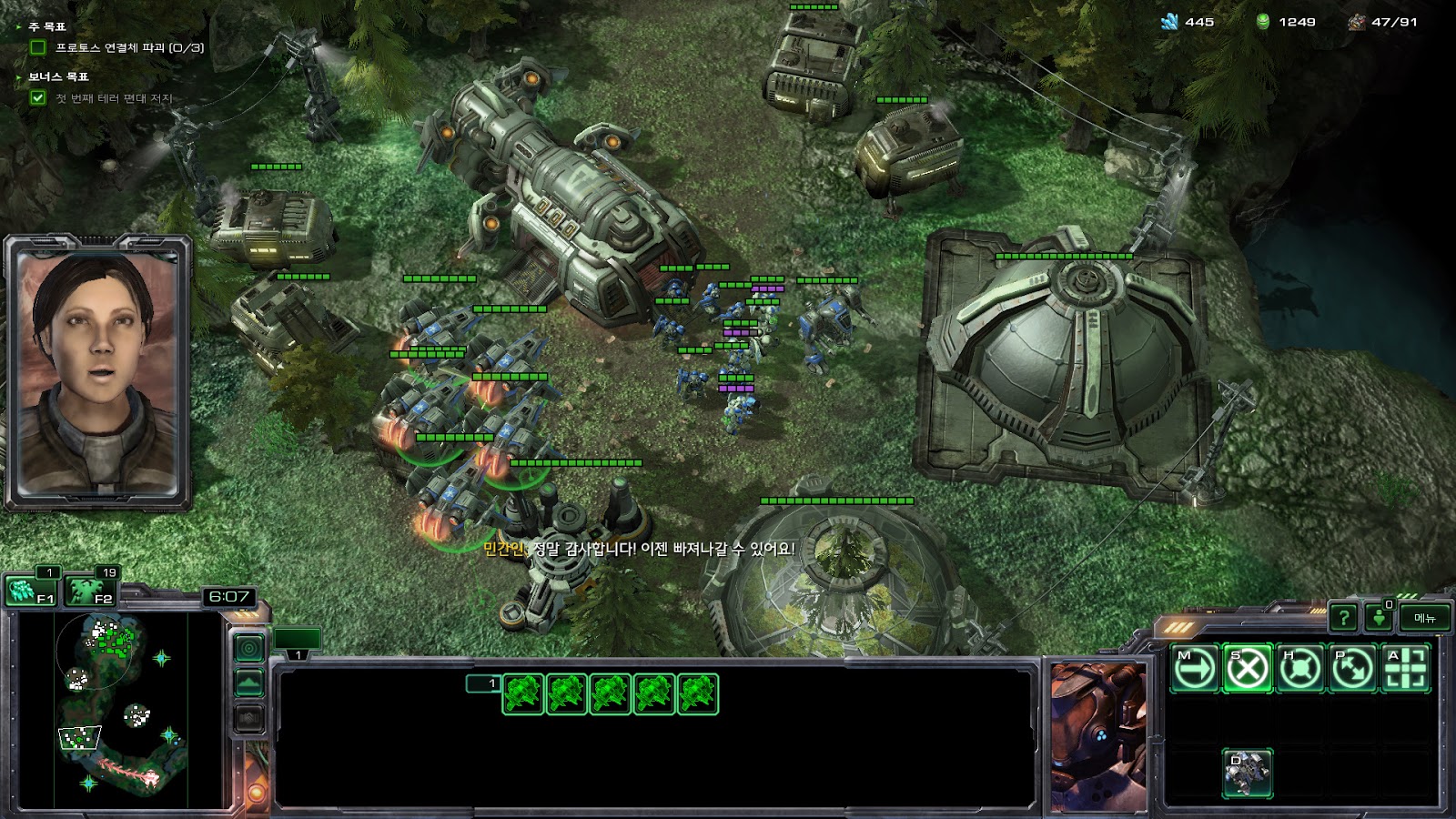
Task: Open the question mark help button
Action: pos(1343,619)
